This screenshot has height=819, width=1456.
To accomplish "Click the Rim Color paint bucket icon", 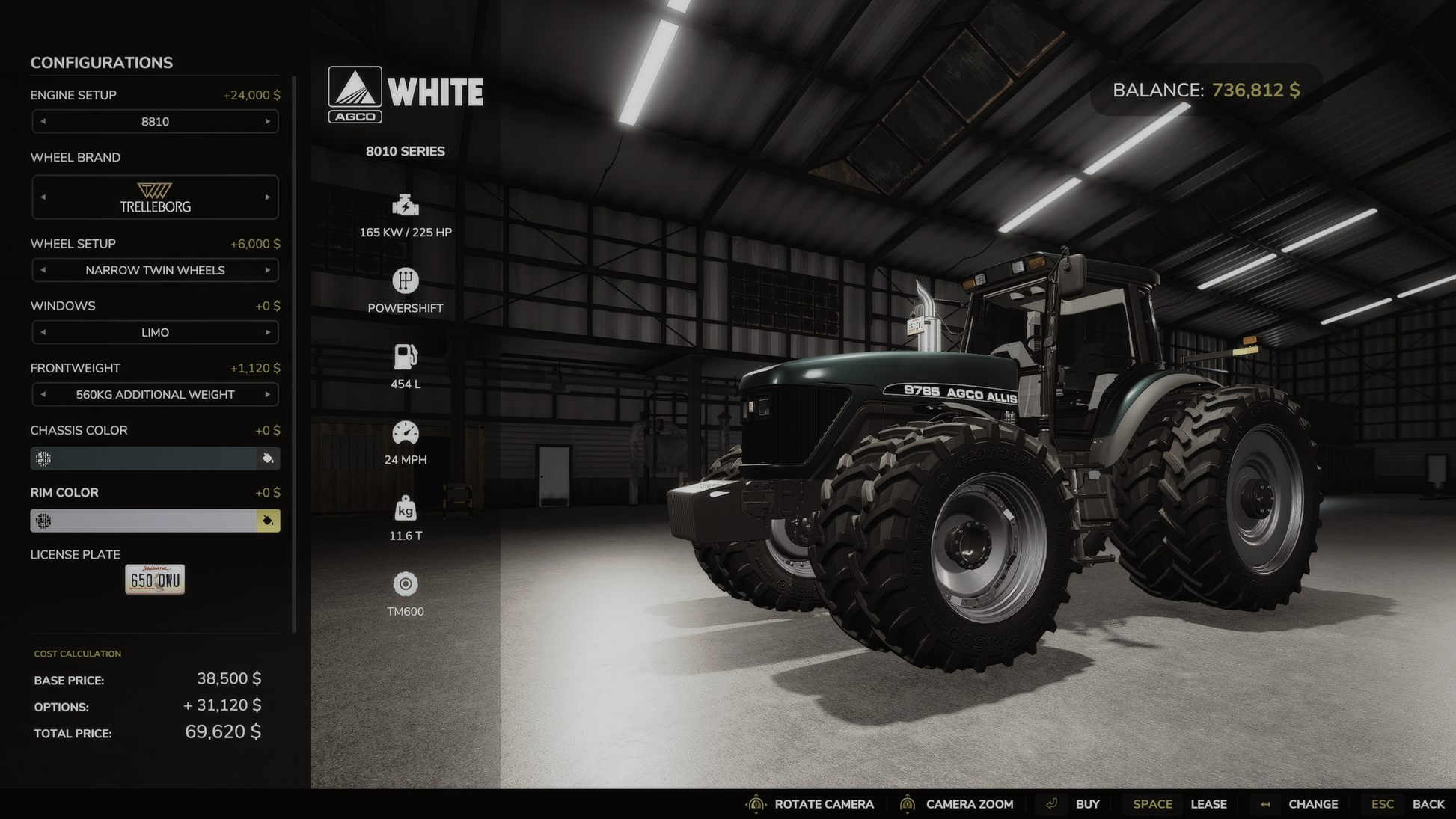I will click(268, 521).
